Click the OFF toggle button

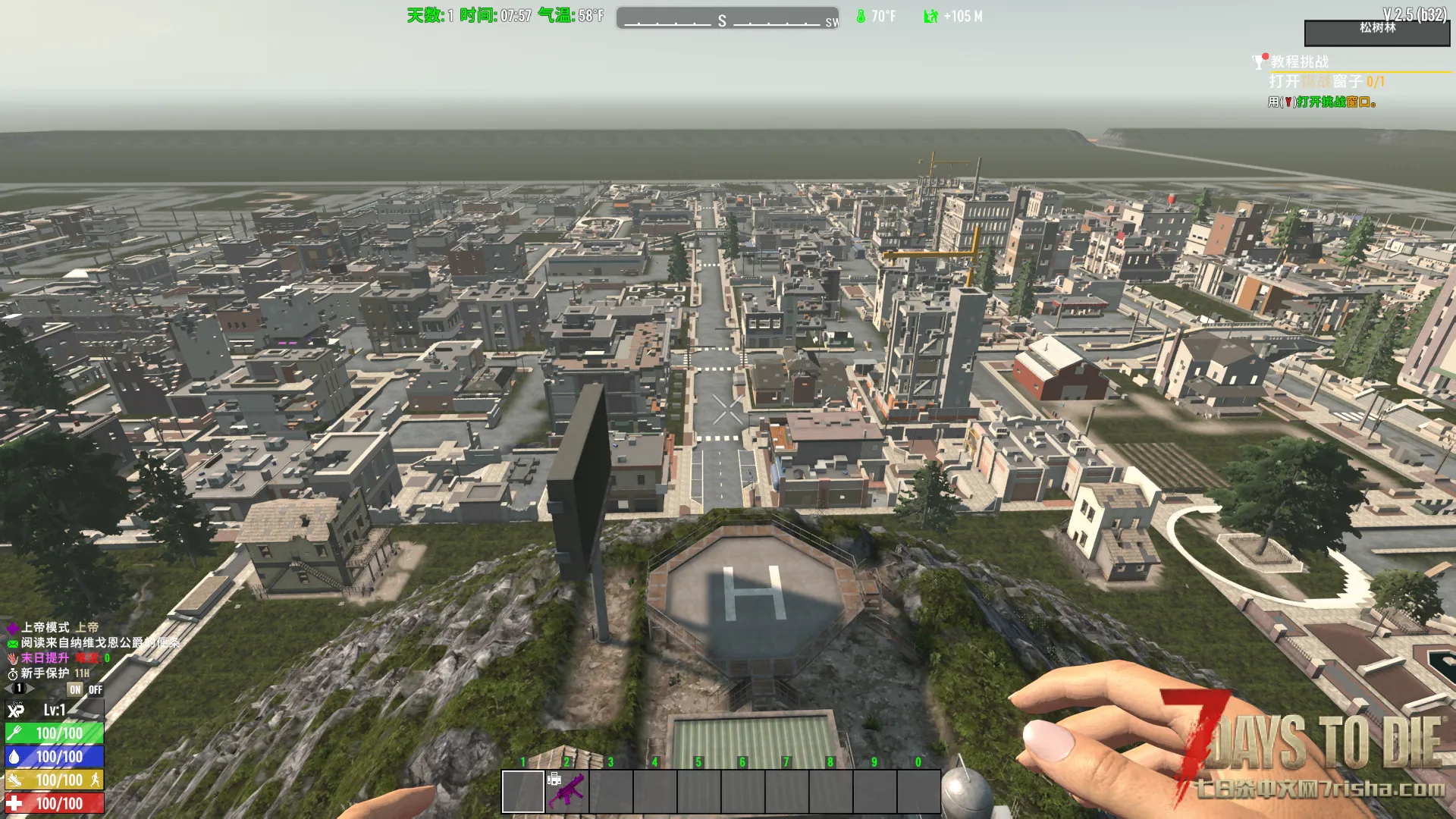coord(96,689)
